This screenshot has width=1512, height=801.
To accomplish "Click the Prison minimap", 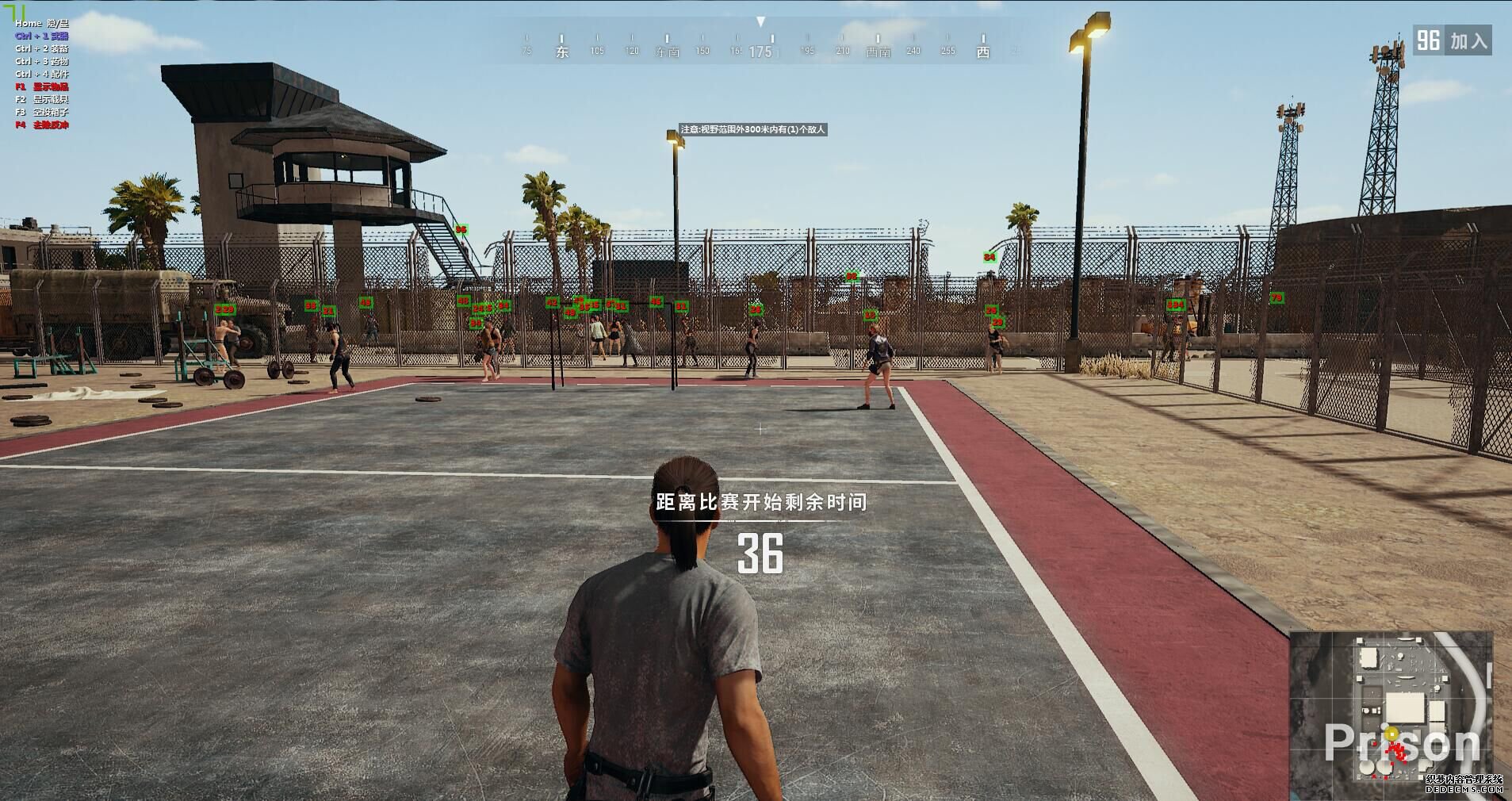I will (1391, 705).
